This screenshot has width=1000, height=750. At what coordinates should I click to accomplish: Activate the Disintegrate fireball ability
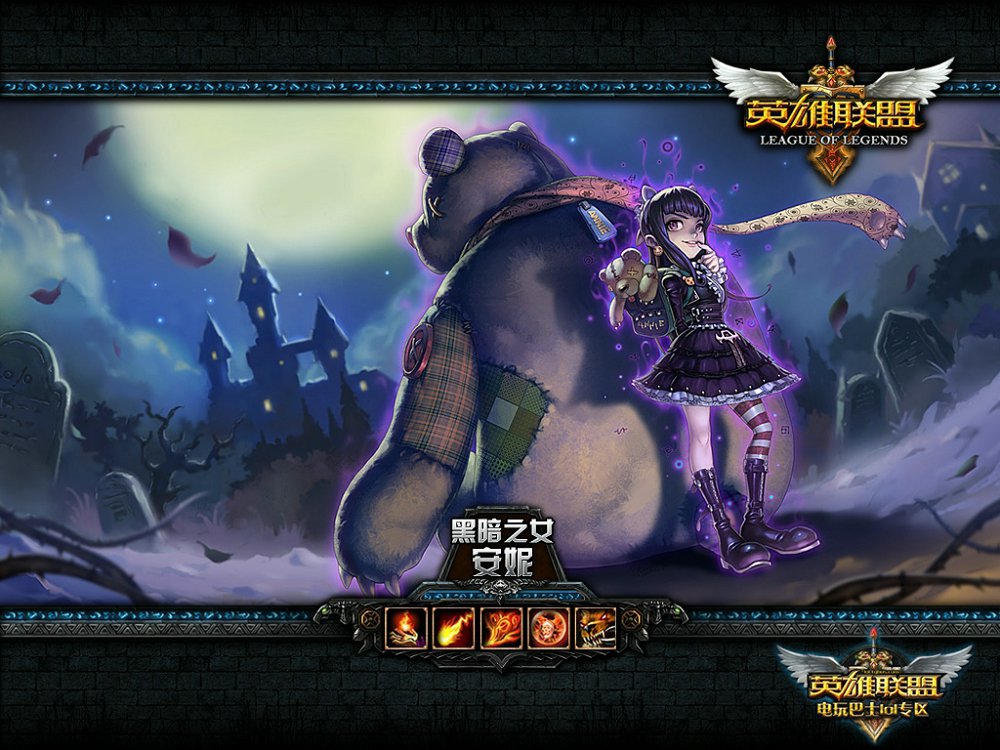pyautogui.click(x=454, y=627)
